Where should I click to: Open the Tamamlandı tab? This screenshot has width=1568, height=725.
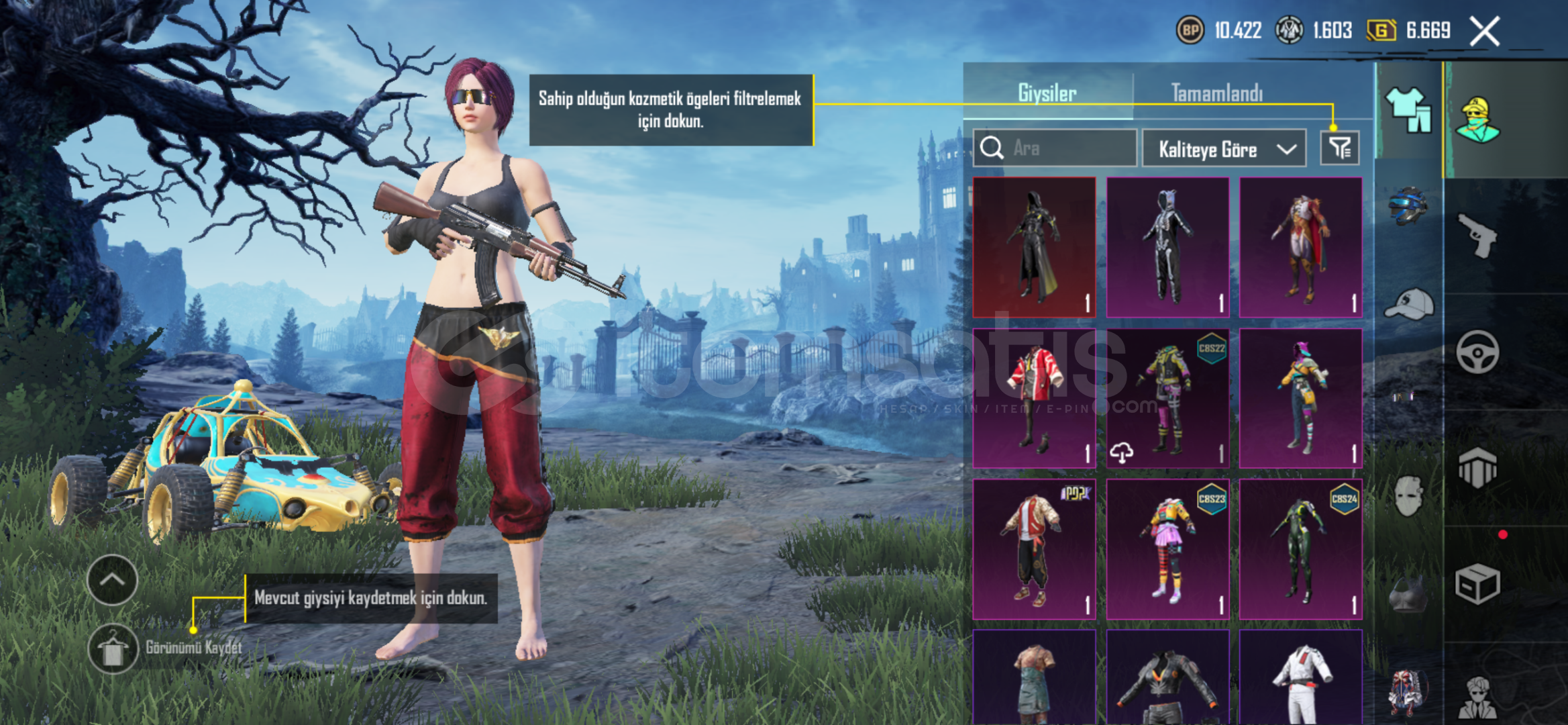1216,93
